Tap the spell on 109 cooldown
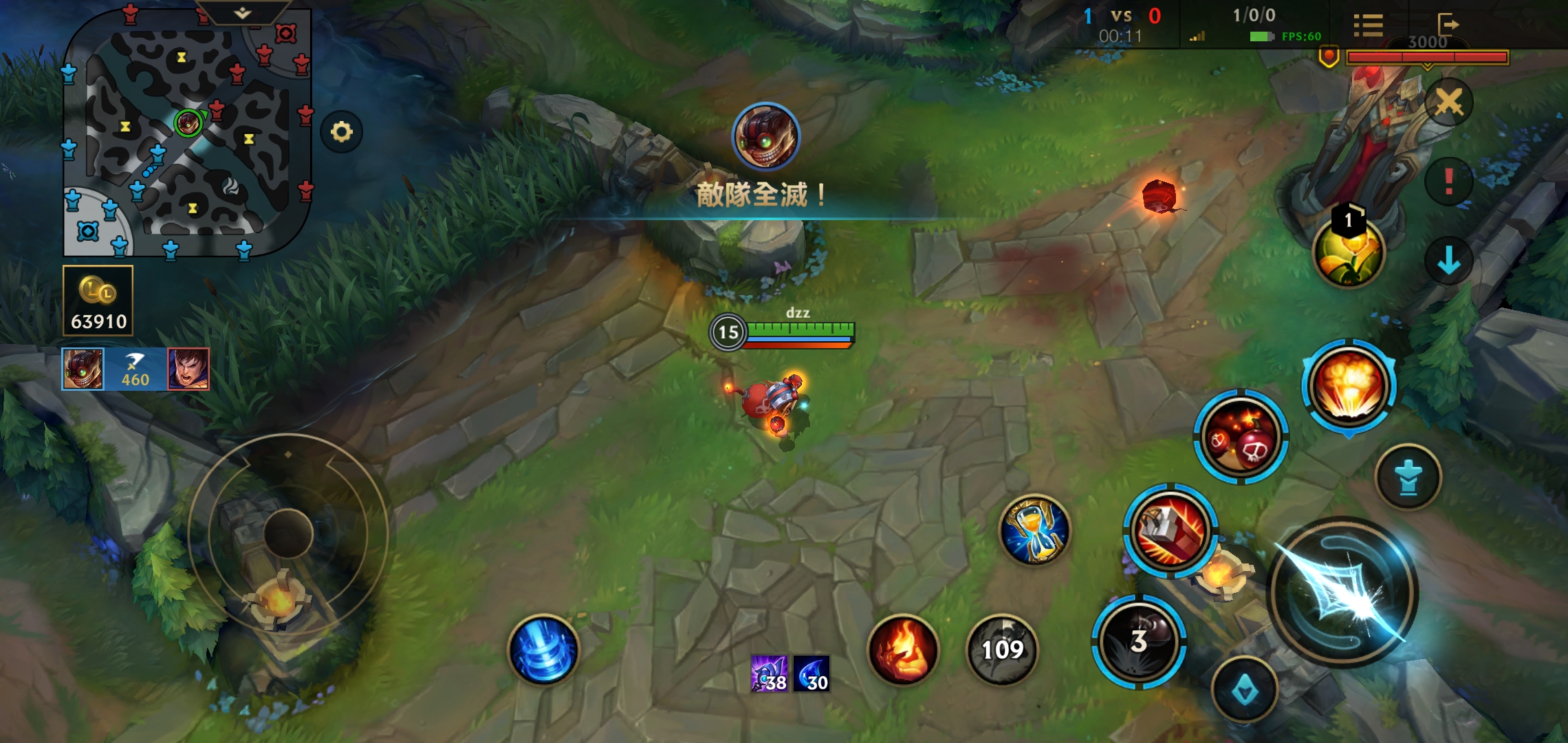Viewport: 1568px width, 743px height. pos(1002,649)
